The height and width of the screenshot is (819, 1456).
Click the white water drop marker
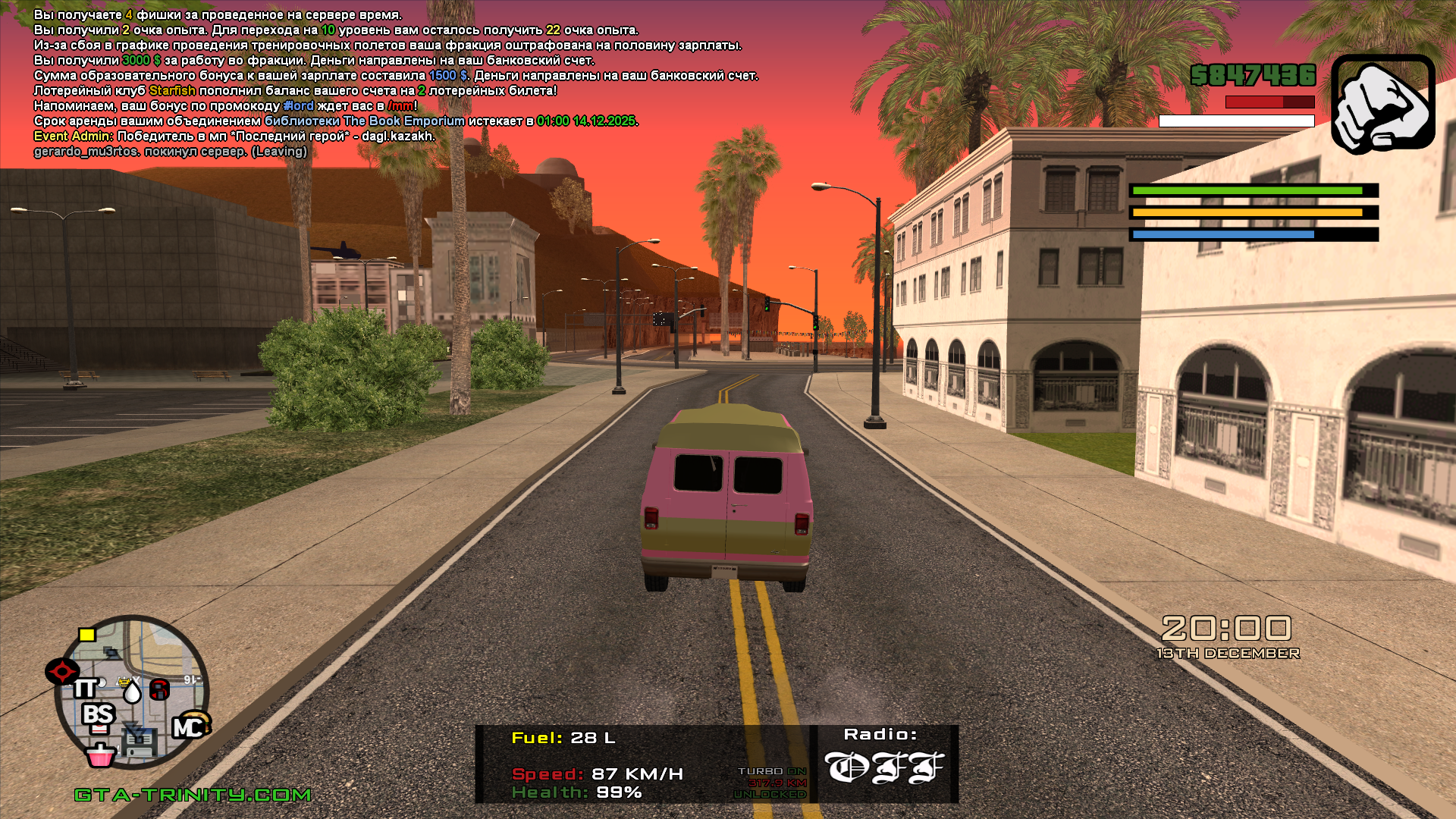pyautogui.click(x=133, y=692)
